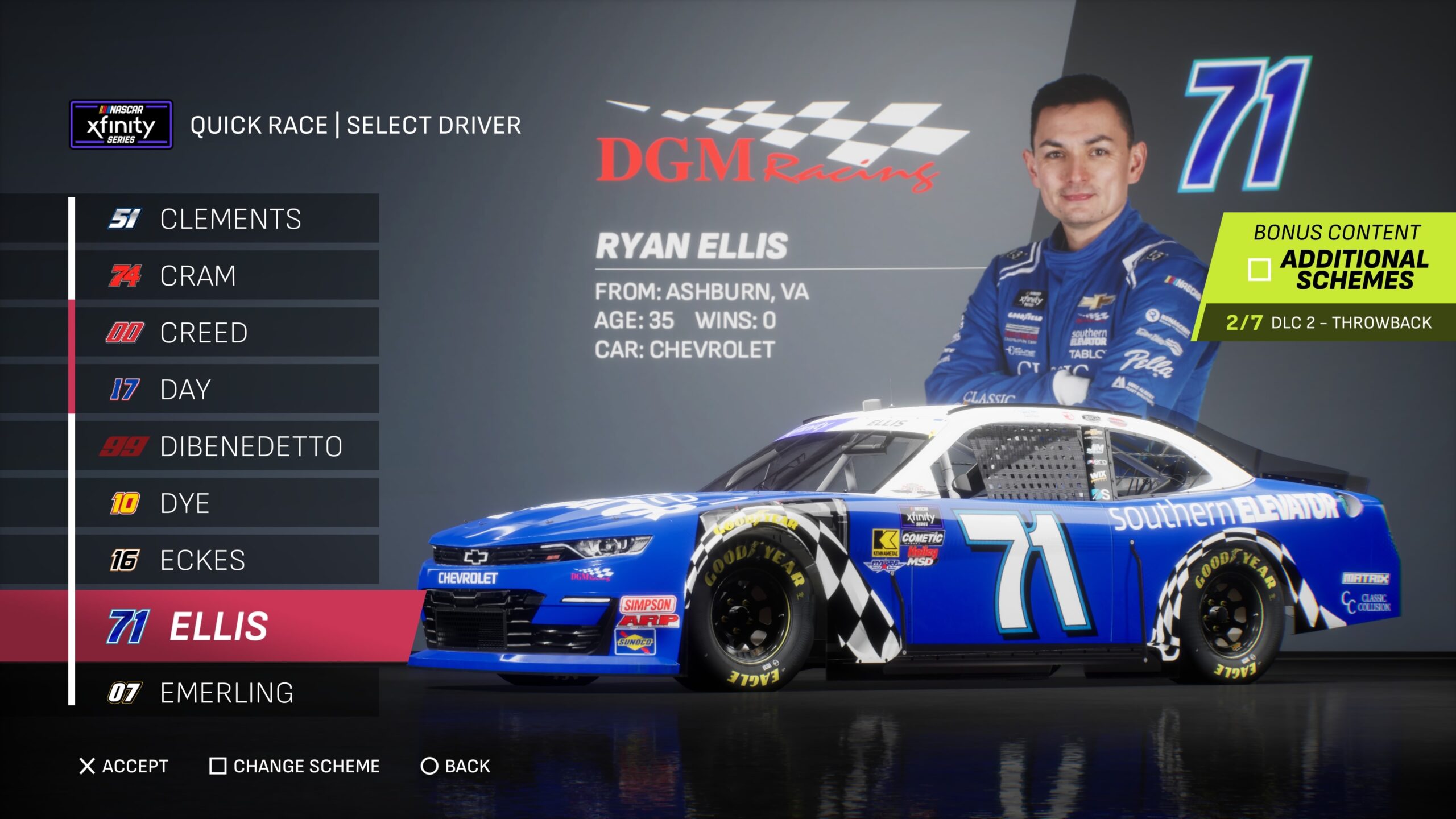Accept the selected driver
Viewport: 1456px width, 819px height.
point(124,766)
